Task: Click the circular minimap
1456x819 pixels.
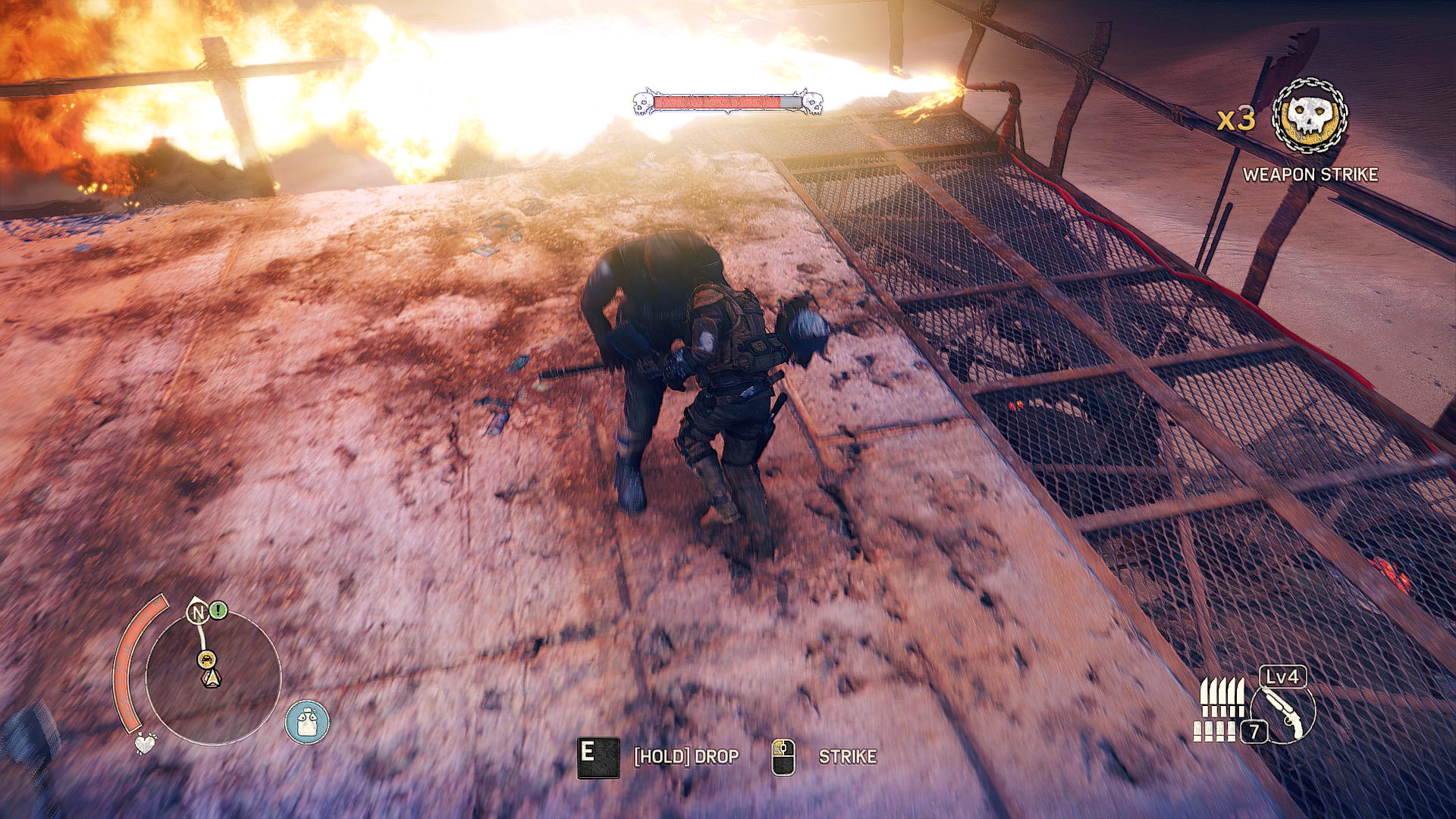Action: tap(213, 677)
